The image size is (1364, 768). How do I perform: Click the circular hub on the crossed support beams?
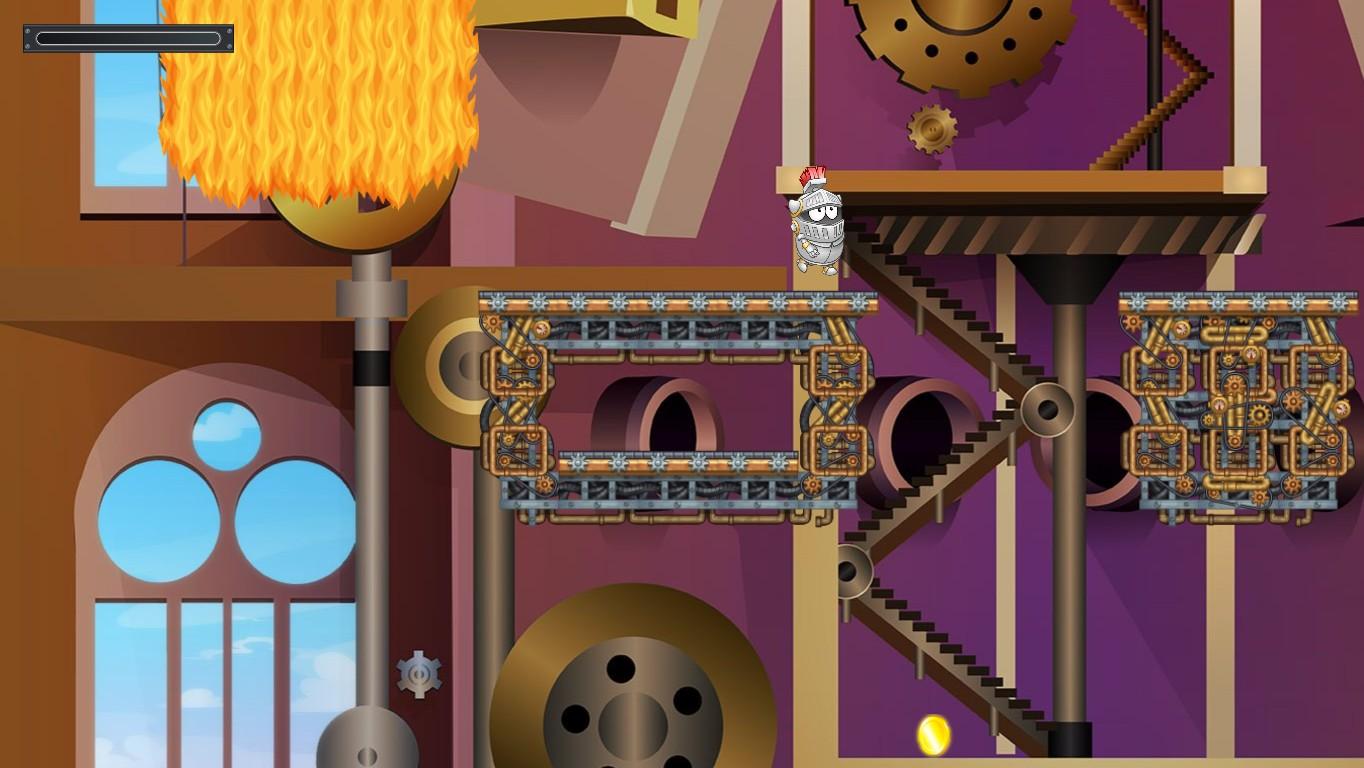1047,411
